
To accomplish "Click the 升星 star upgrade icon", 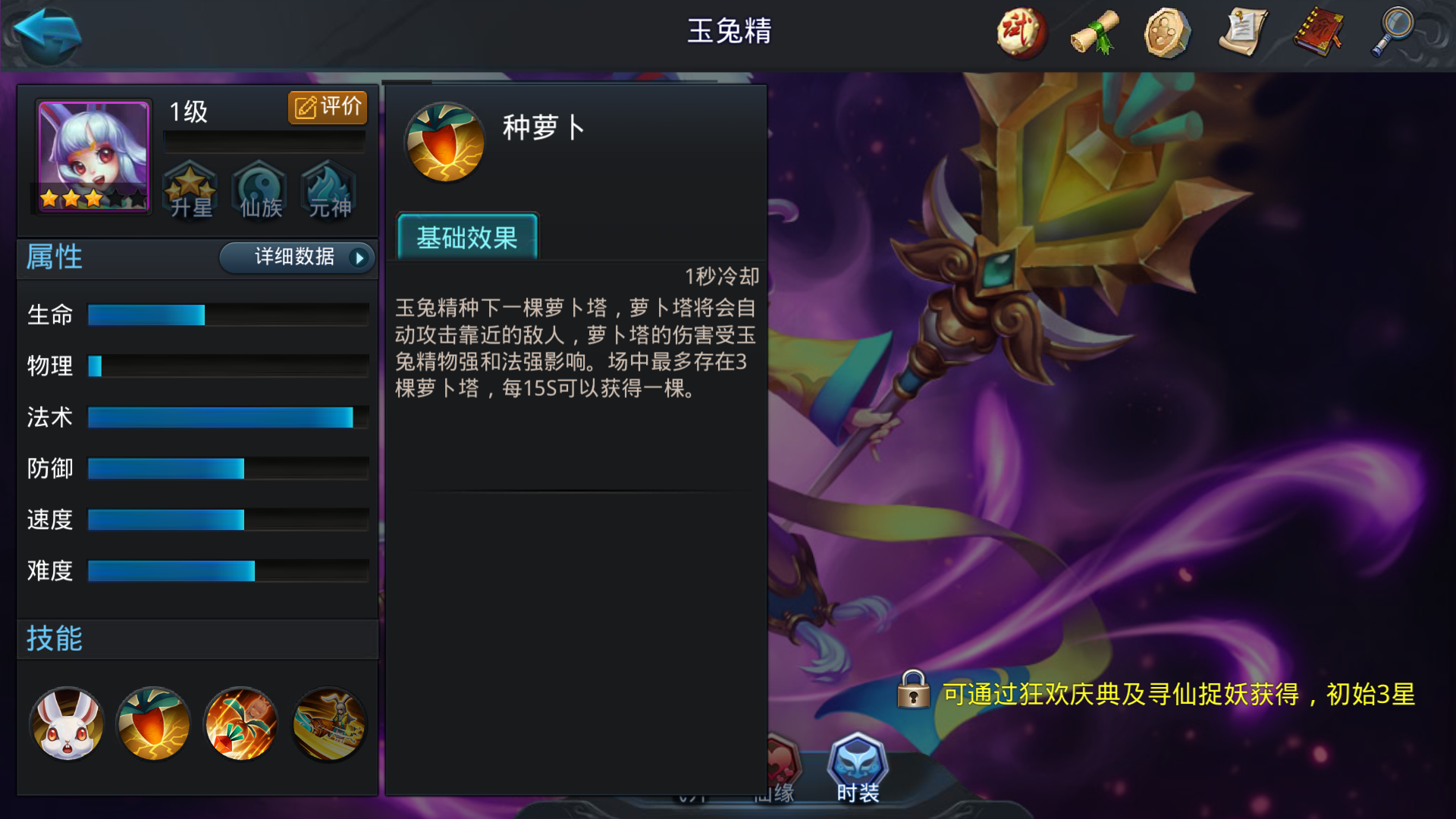I will tap(190, 191).
